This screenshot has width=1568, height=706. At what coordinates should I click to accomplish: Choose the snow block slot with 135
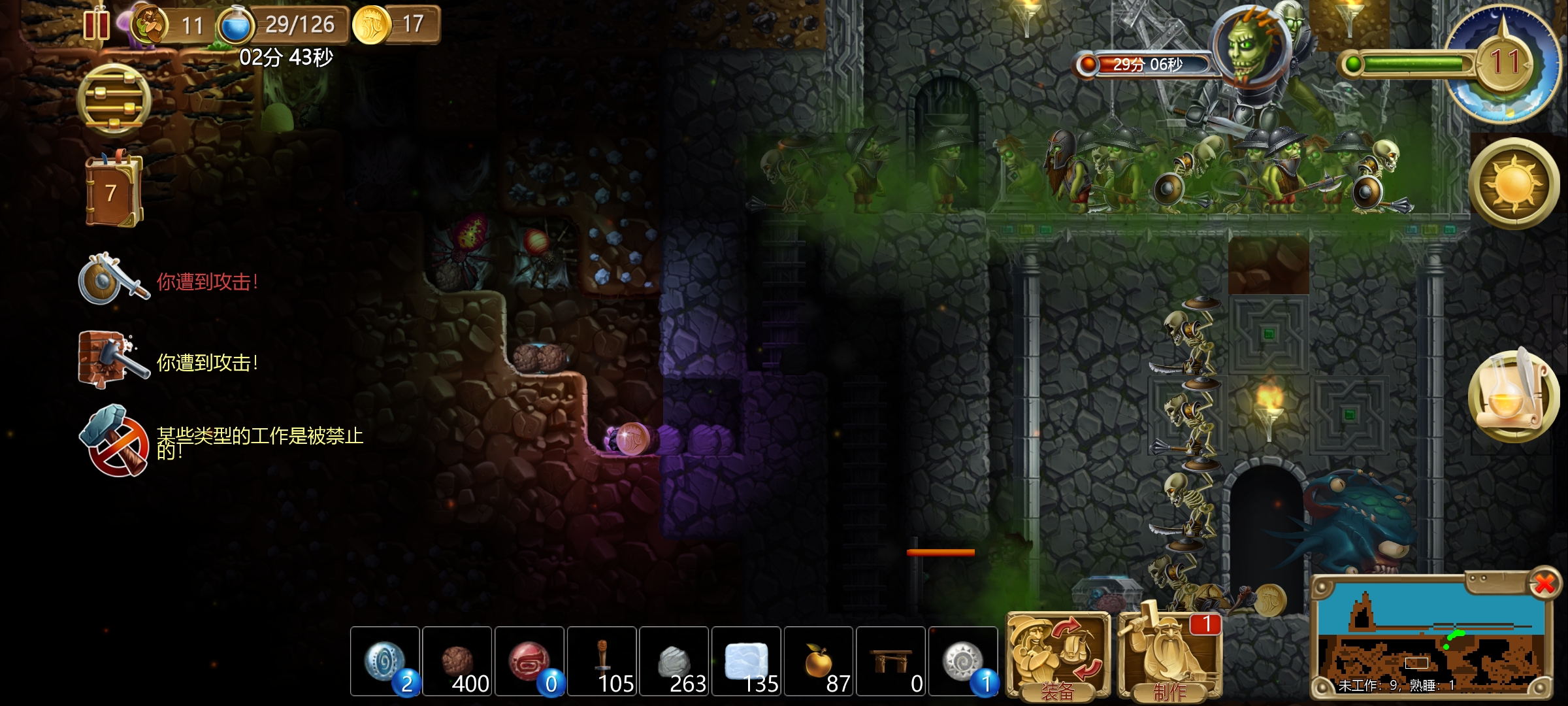(747, 661)
